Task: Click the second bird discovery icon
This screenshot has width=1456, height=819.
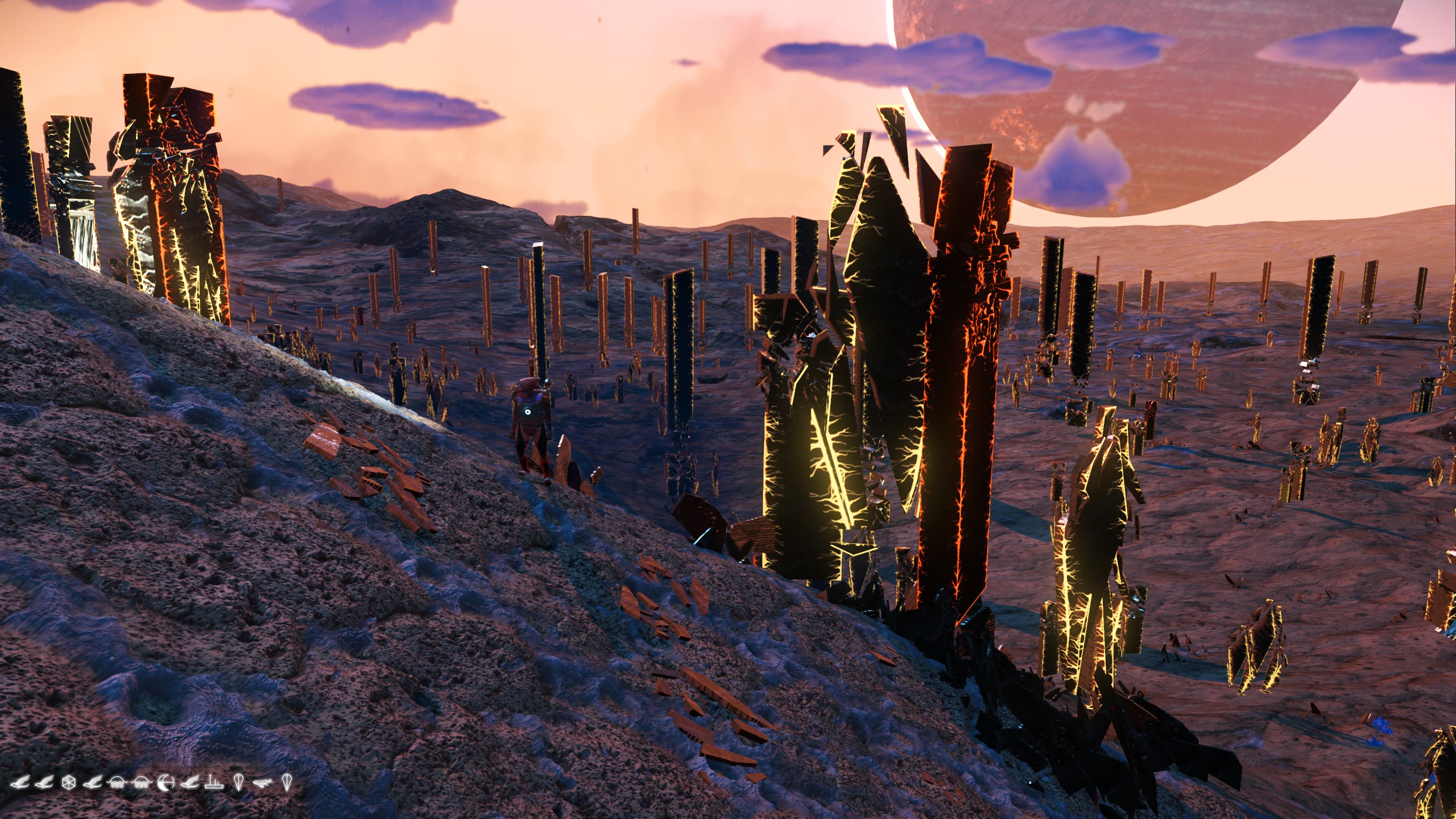Action: tap(44, 781)
